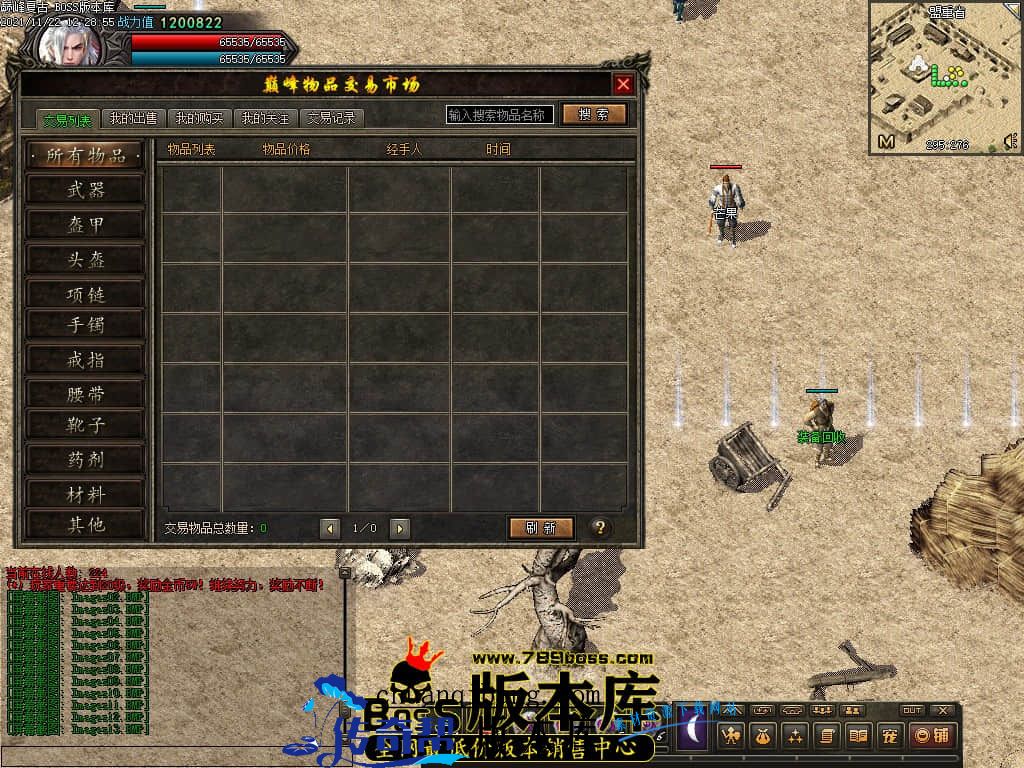Show the 交易记录 tab
The width and height of the screenshot is (1024, 768).
(x=332, y=118)
